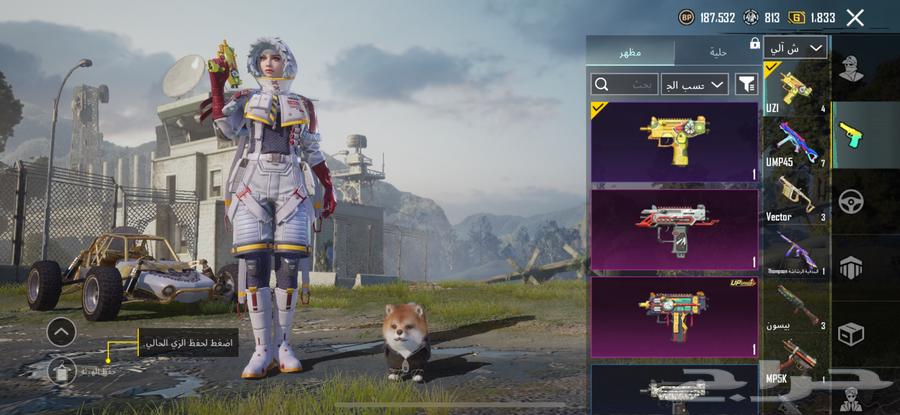This screenshot has height=415, width=900.
Task: Open the character outfit category
Action: coord(851,71)
